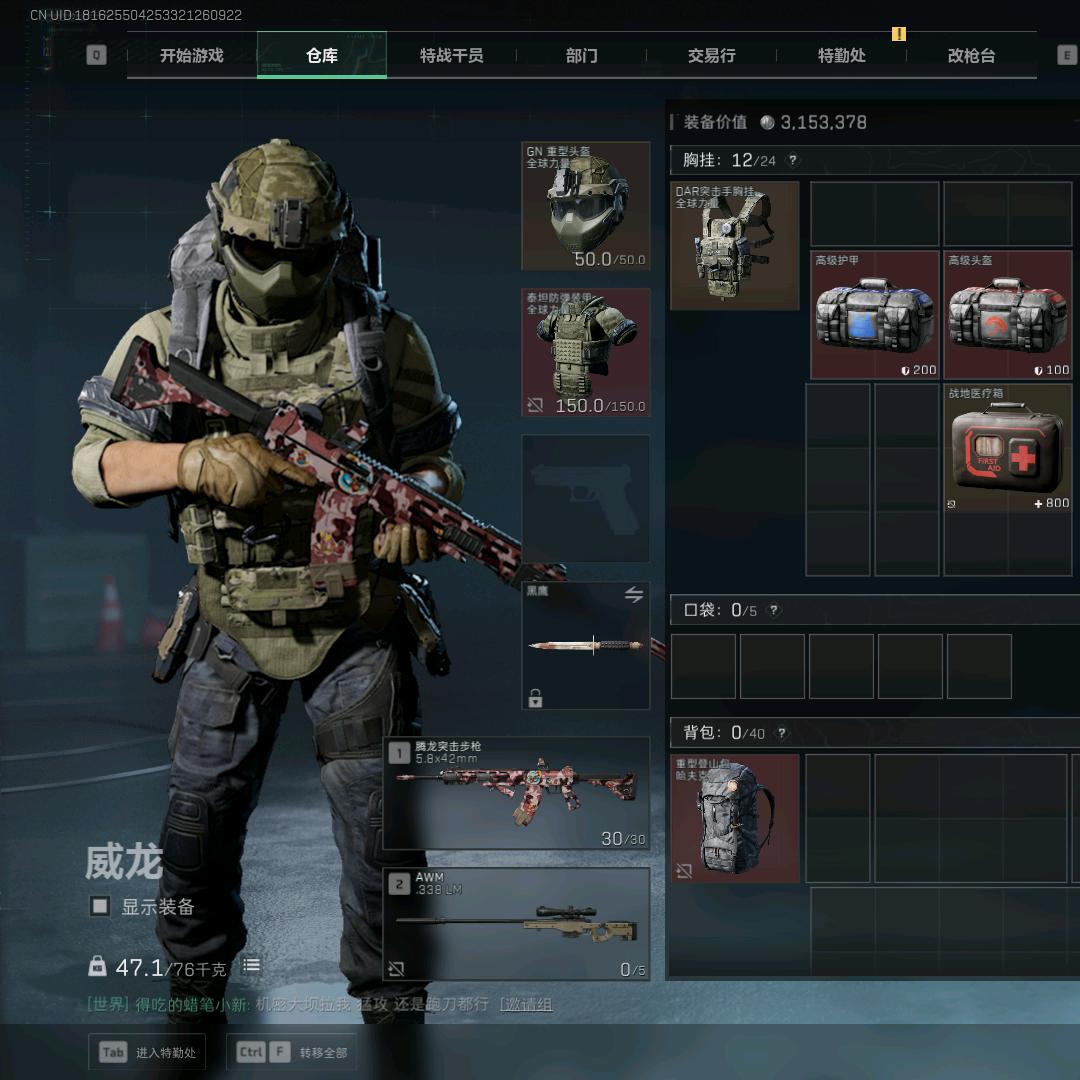Viewport: 1080px width, 1080px height.
Task: Open the 特战干员 tab
Action: [451, 56]
